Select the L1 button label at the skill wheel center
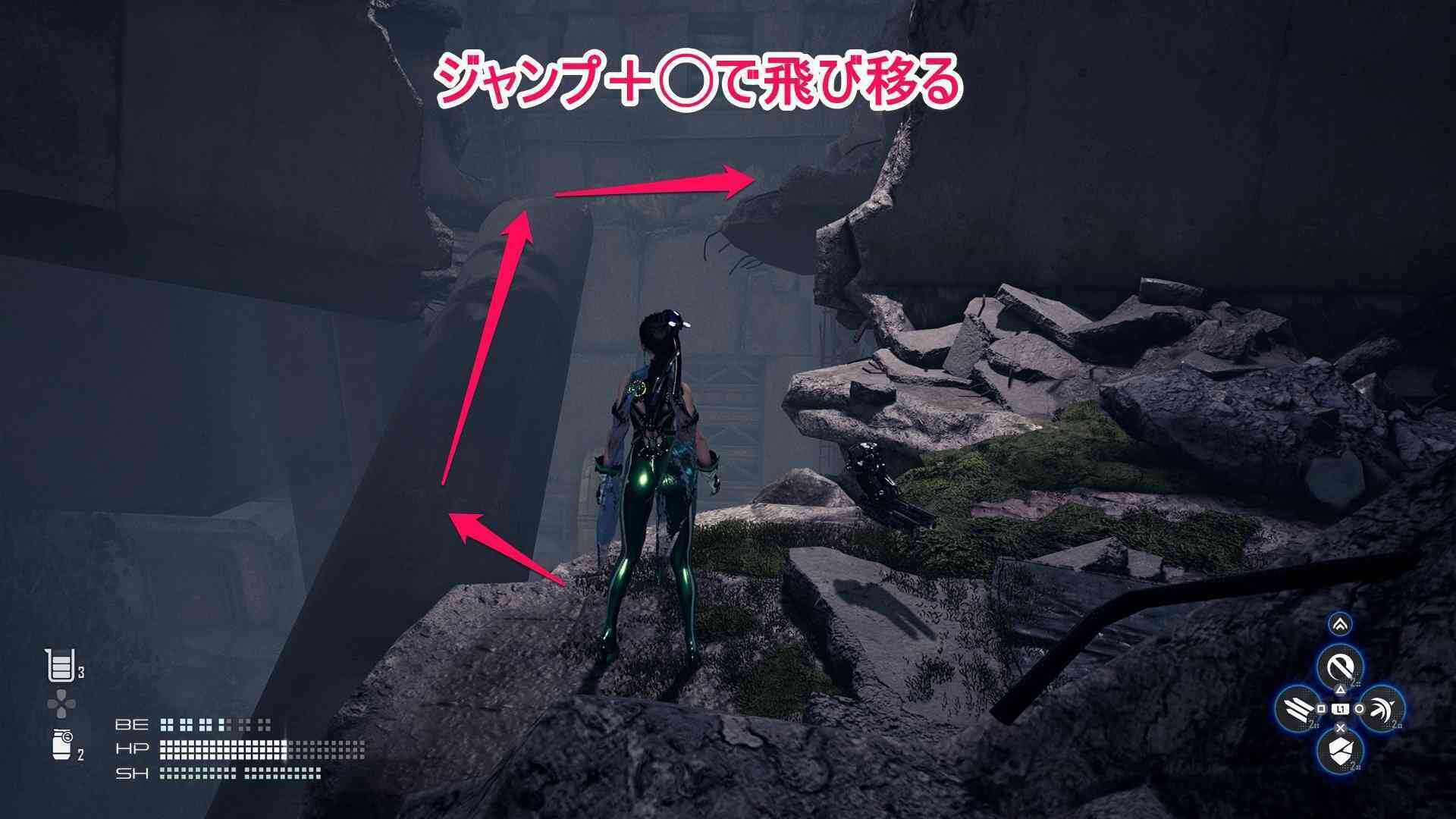 (x=1341, y=710)
